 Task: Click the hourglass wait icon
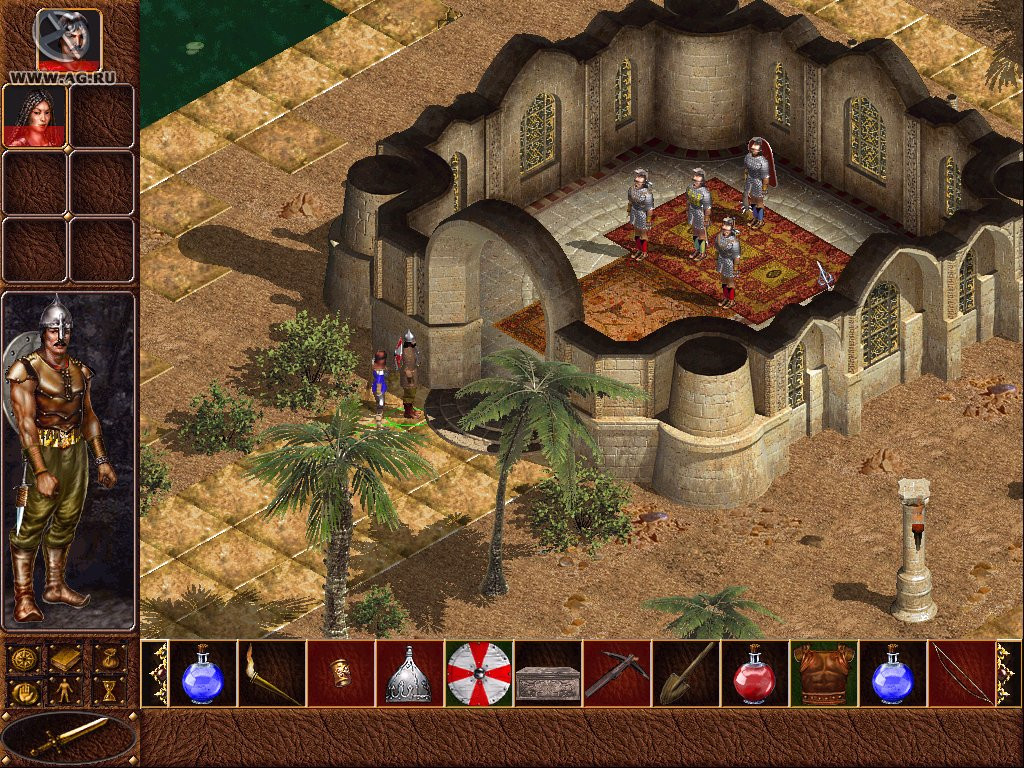click(110, 691)
